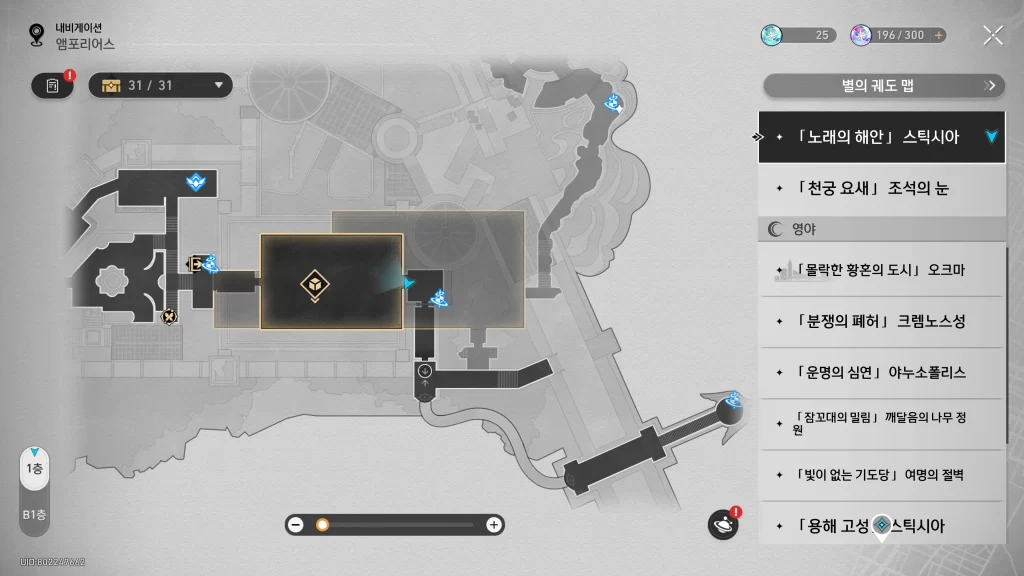Zoom in the map with plus button
The width and height of the screenshot is (1024, 576).
493,524
